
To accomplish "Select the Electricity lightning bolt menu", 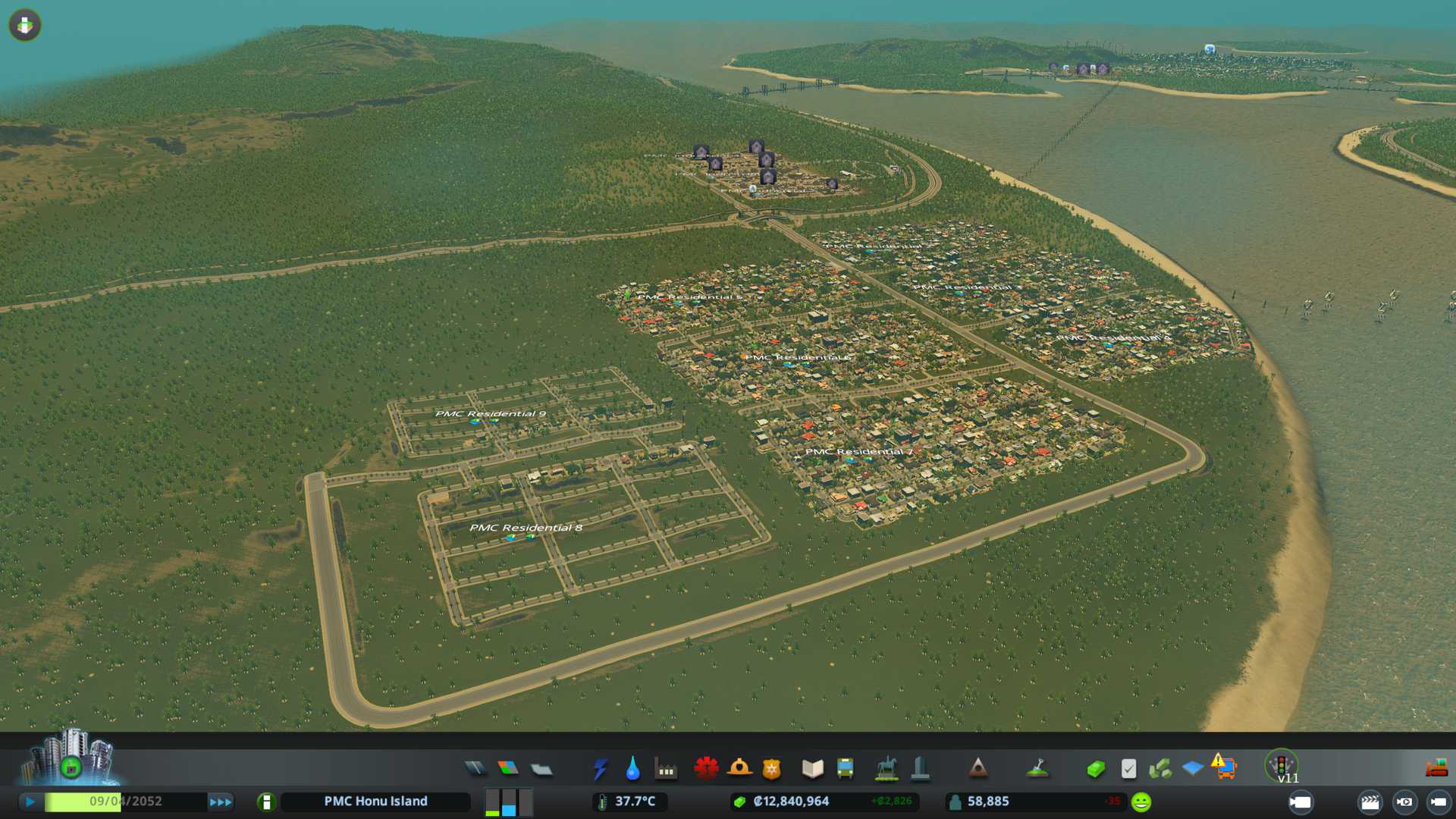I will coord(600,769).
